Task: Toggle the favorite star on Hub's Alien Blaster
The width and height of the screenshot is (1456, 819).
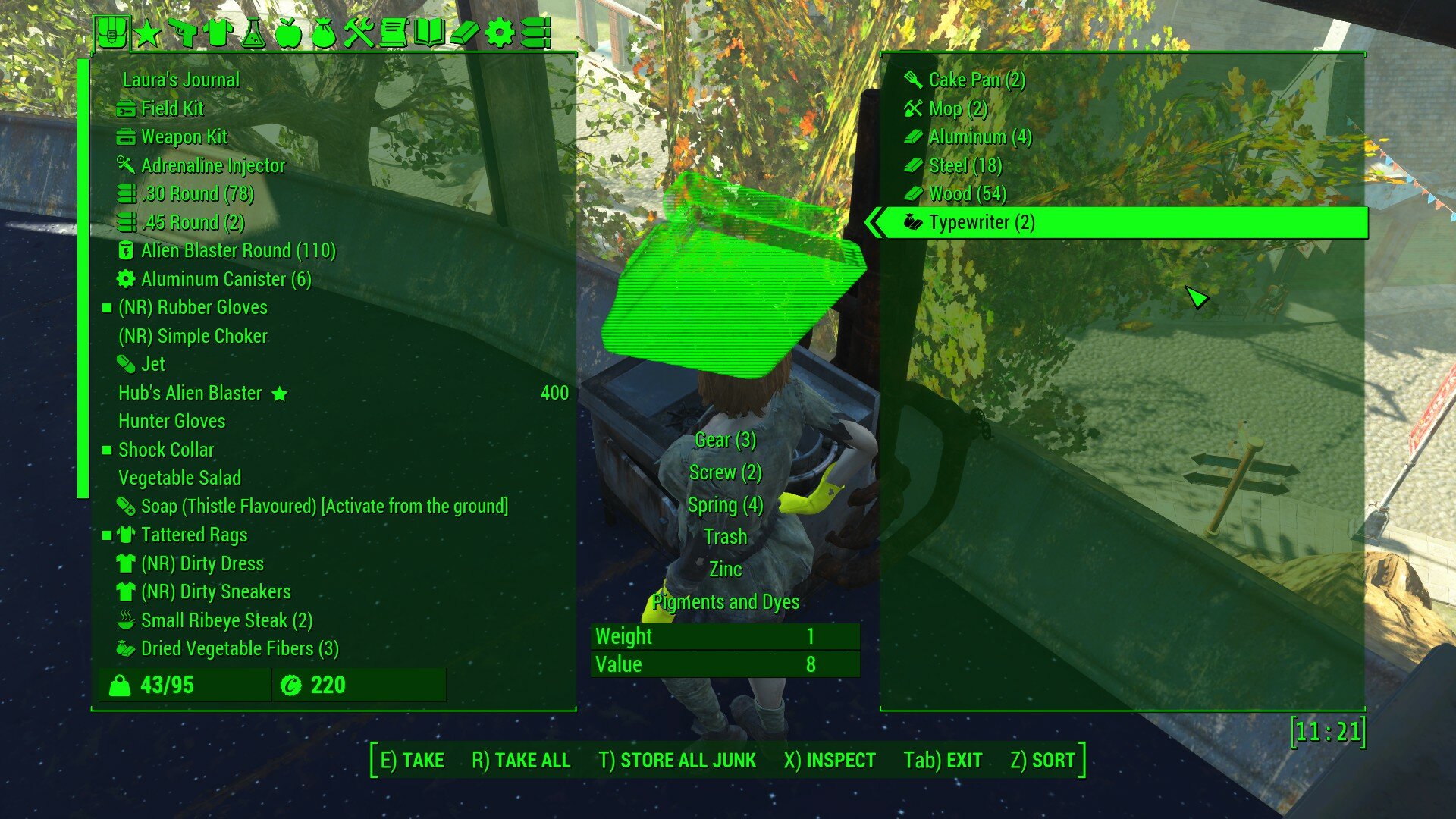Action: tap(281, 394)
